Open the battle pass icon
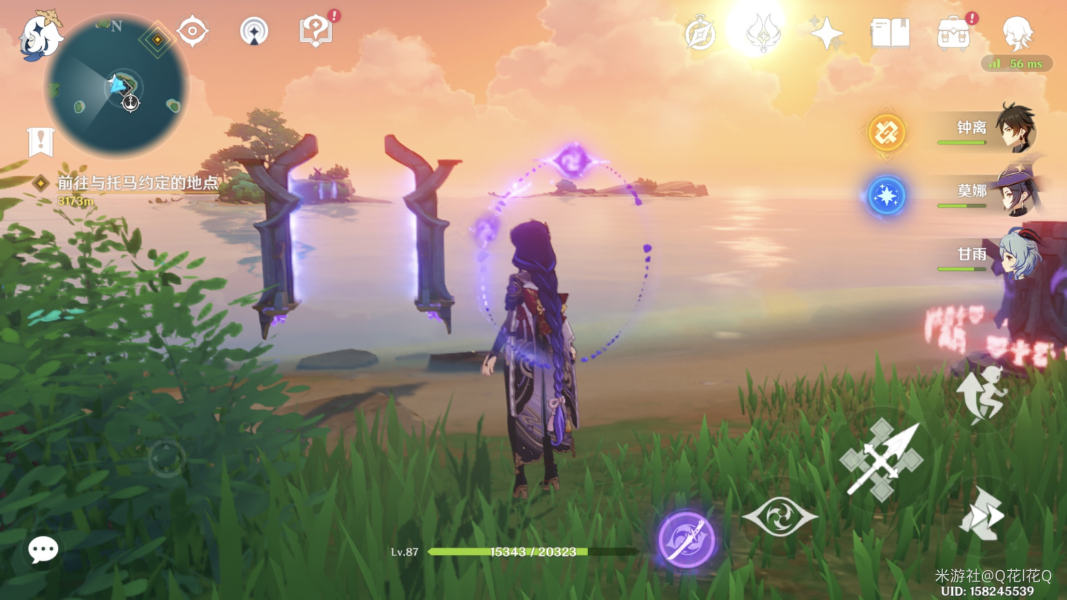Image resolution: width=1067 pixels, height=600 pixels. (x=953, y=33)
